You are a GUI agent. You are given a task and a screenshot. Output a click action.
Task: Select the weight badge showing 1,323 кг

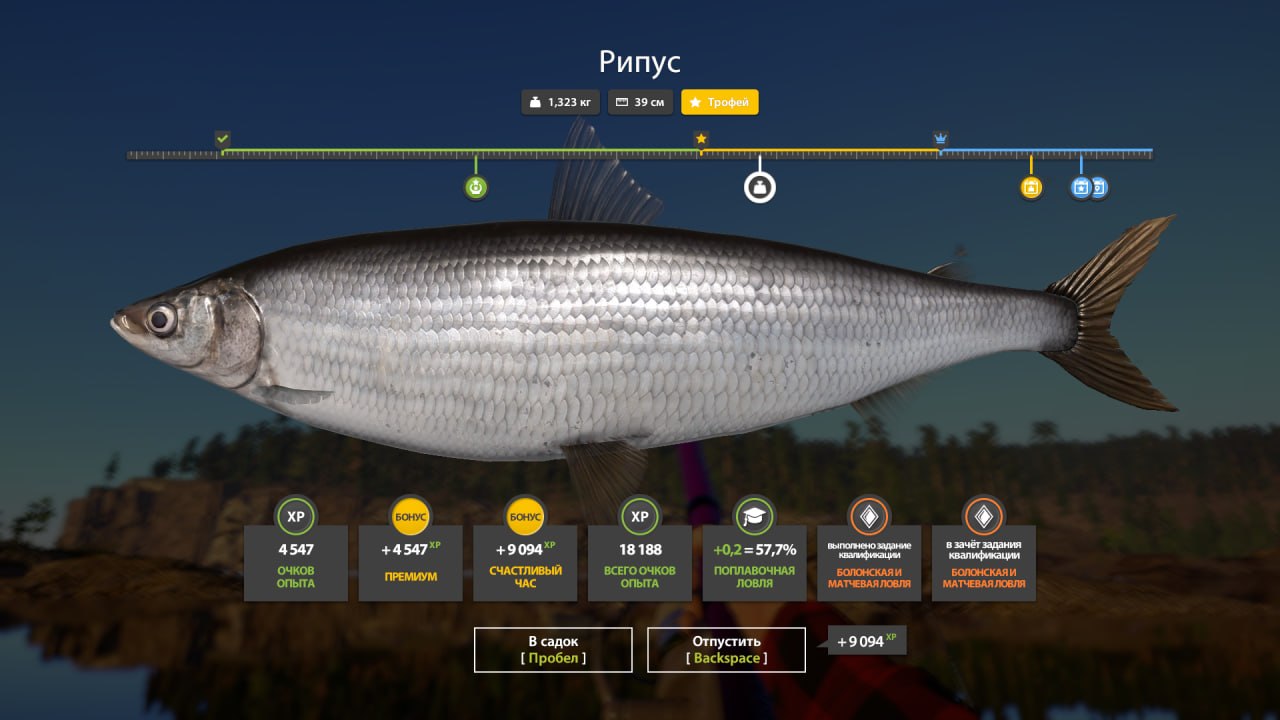click(560, 101)
